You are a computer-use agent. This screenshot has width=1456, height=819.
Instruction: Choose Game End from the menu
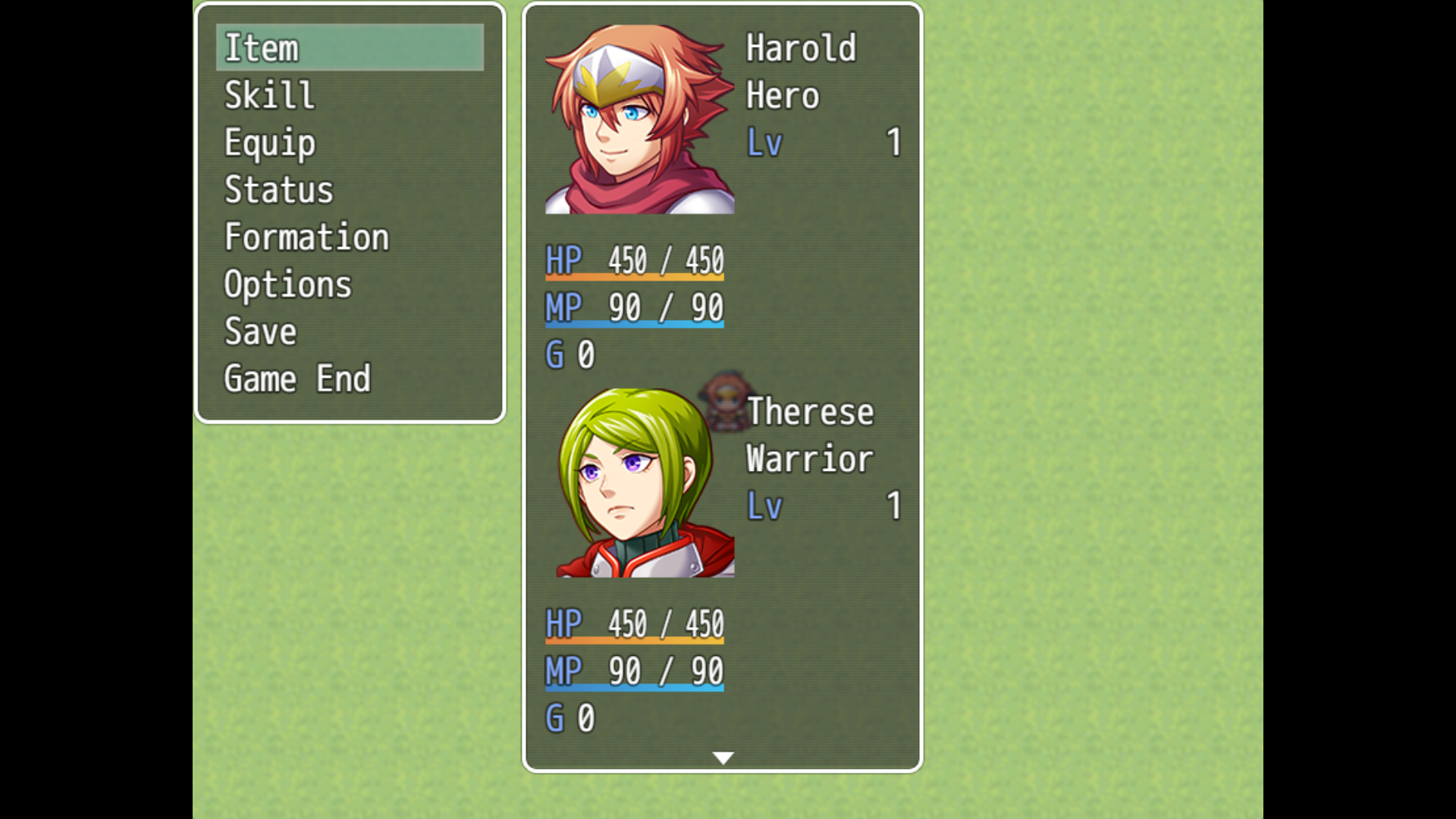(x=297, y=378)
